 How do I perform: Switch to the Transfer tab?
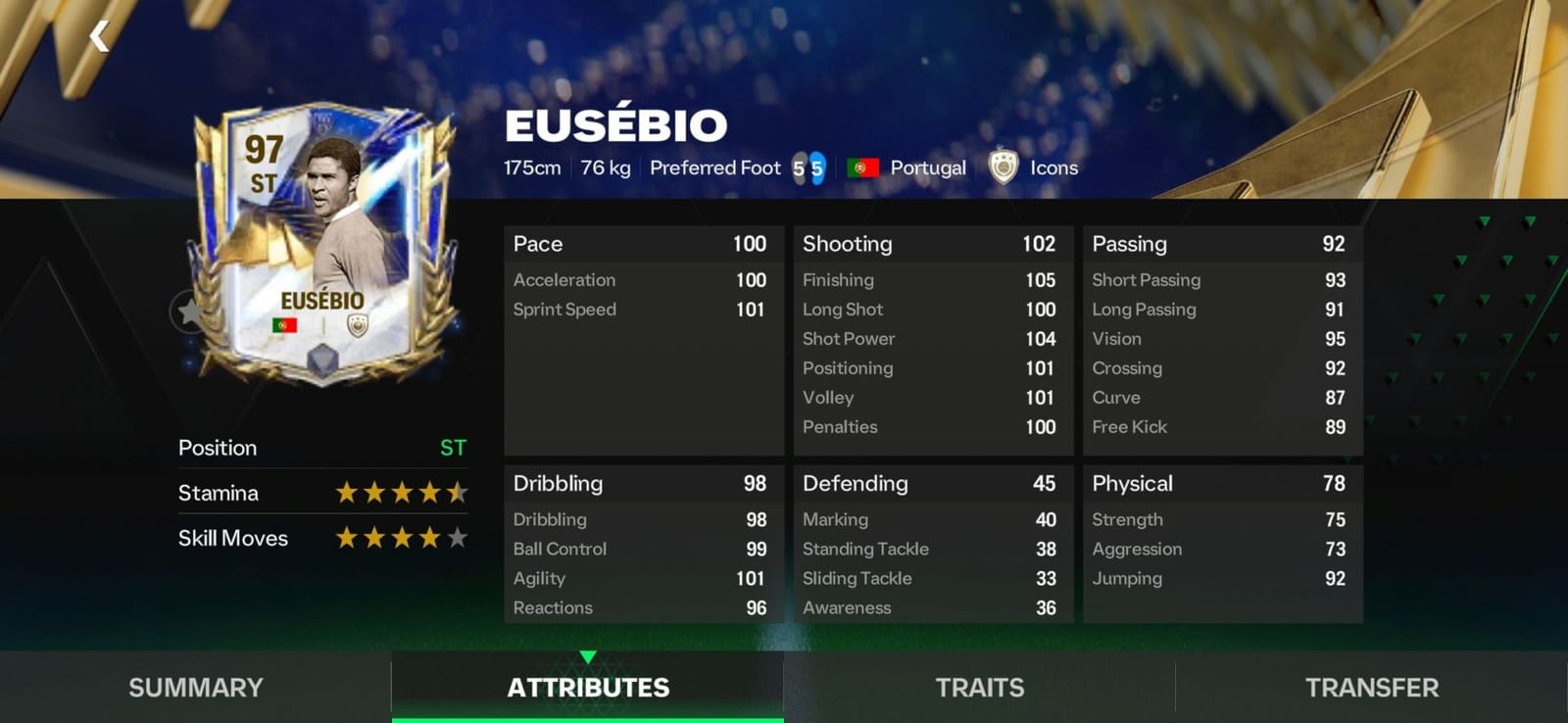pos(1370,687)
